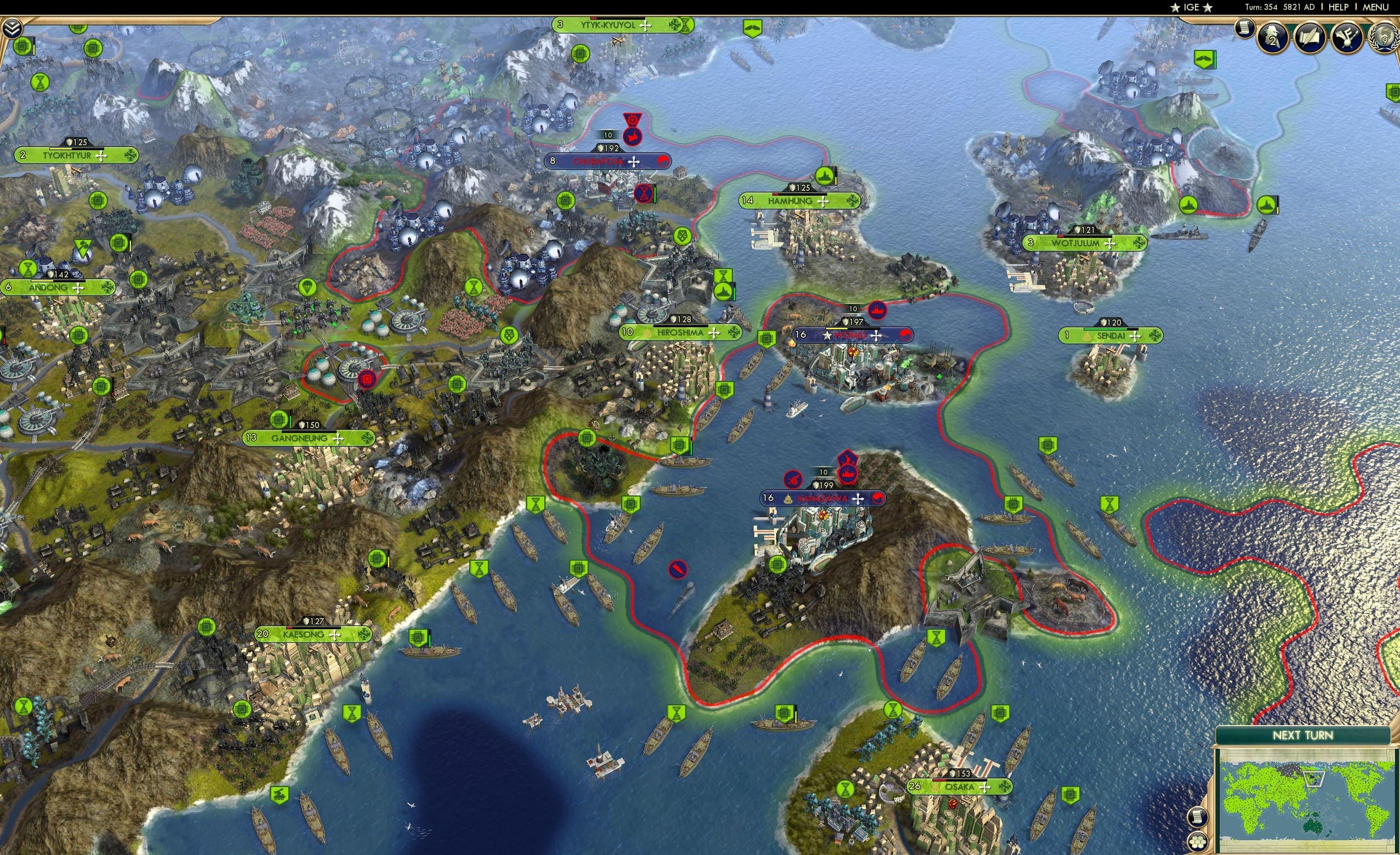This screenshot has height=855, width=1400.
Task: Toggle Strategic View with the hex button
Action: click(1198, 842)
